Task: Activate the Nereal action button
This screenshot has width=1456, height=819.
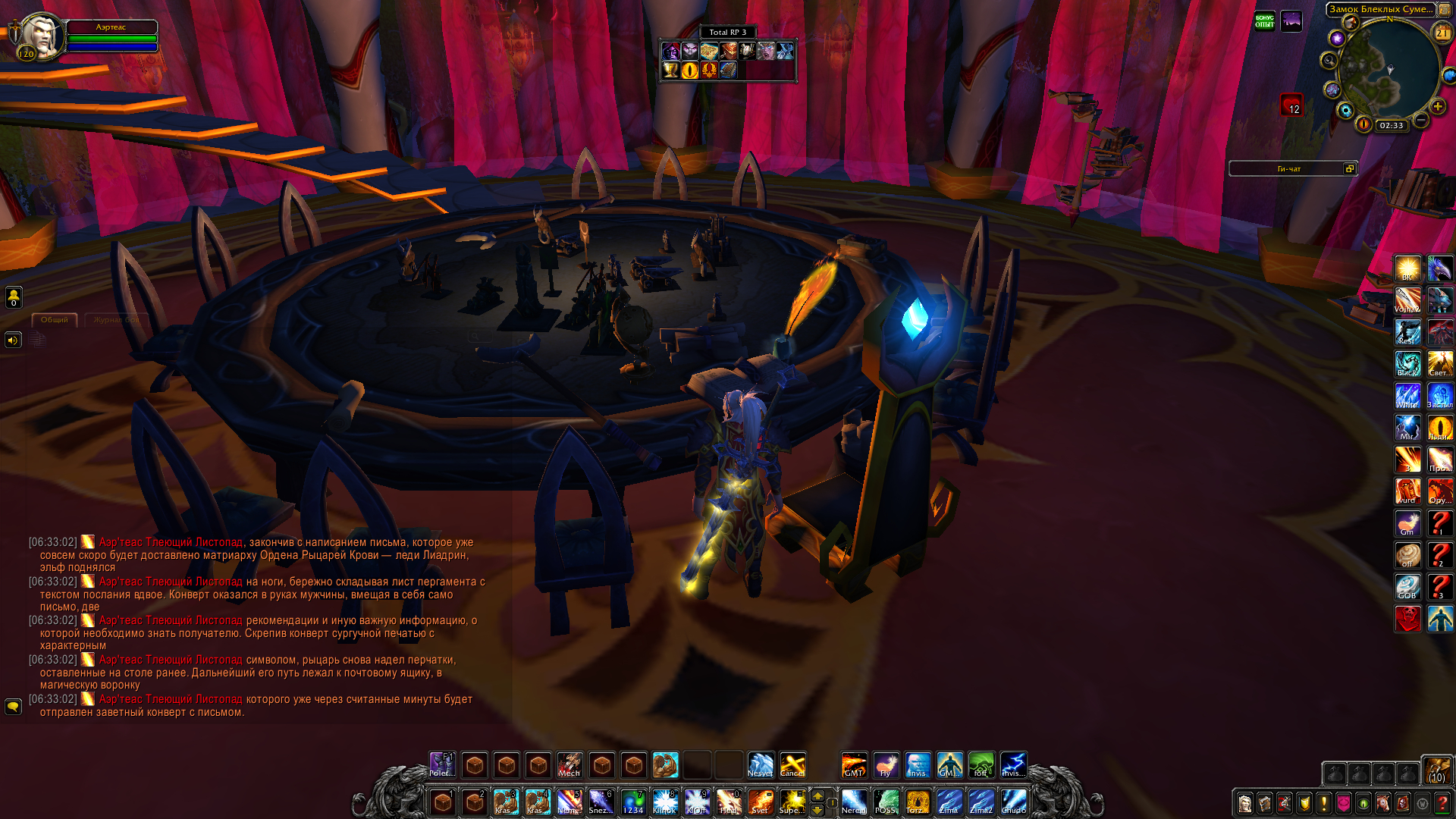Action: tap(854, 802)
